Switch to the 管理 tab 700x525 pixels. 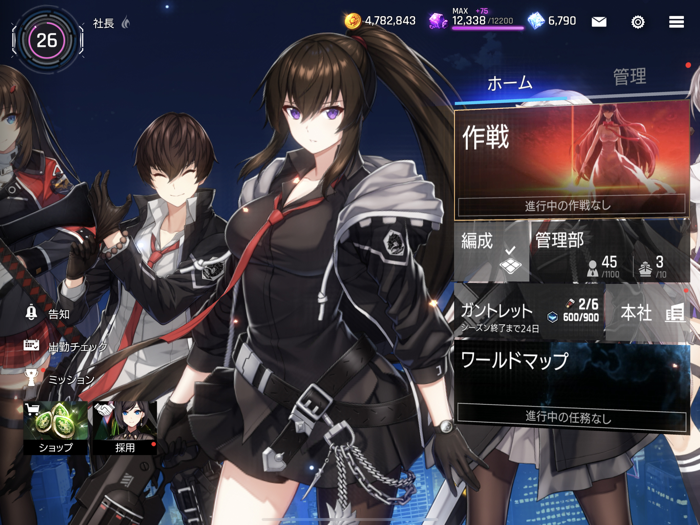click(629, 77)
